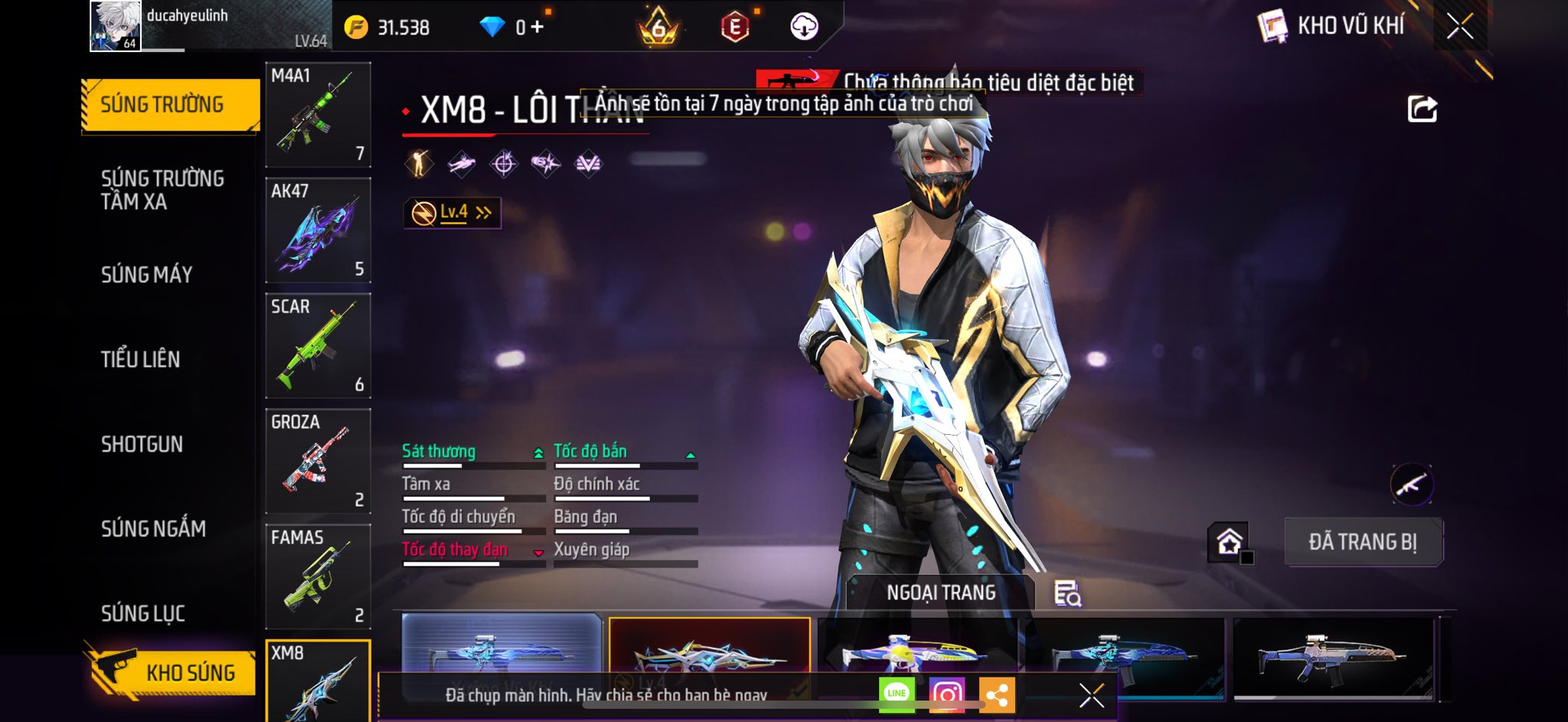The image size is (1568, 722).
Task: Switch to the Shotgun category
Action: click(x=142, y=444)
